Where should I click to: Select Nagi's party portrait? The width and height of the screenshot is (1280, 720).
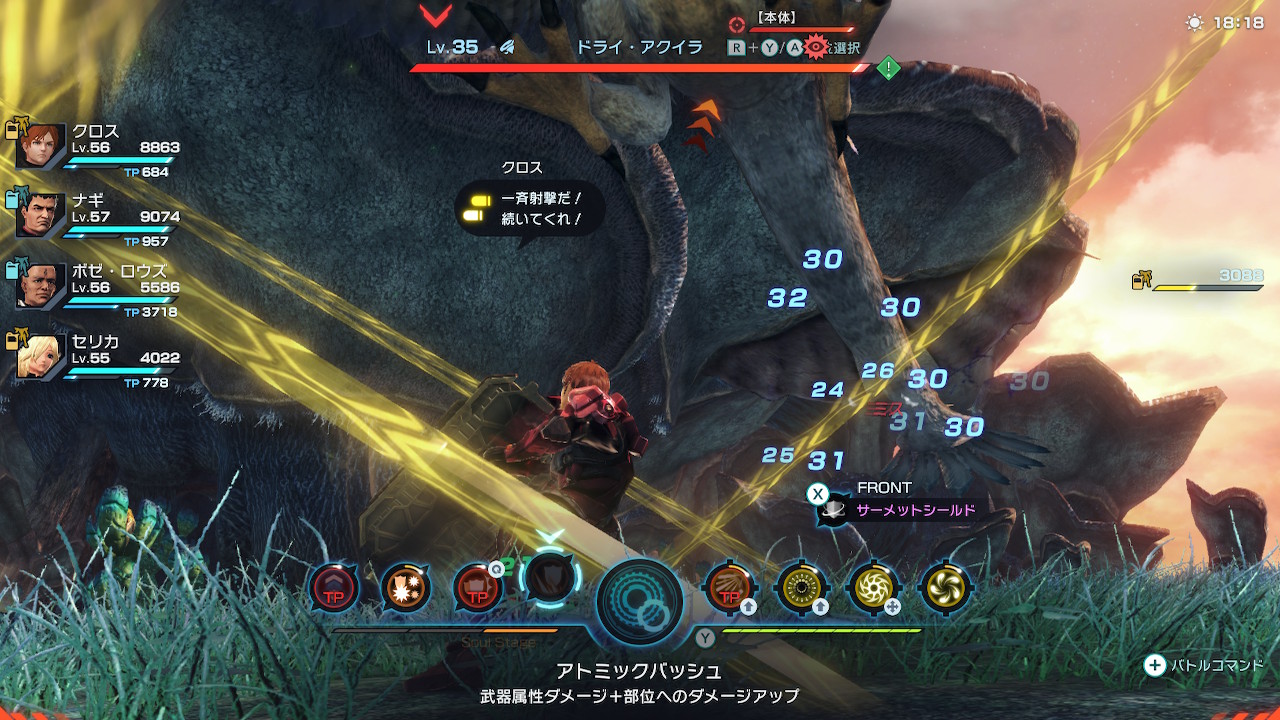click(42, 215)
